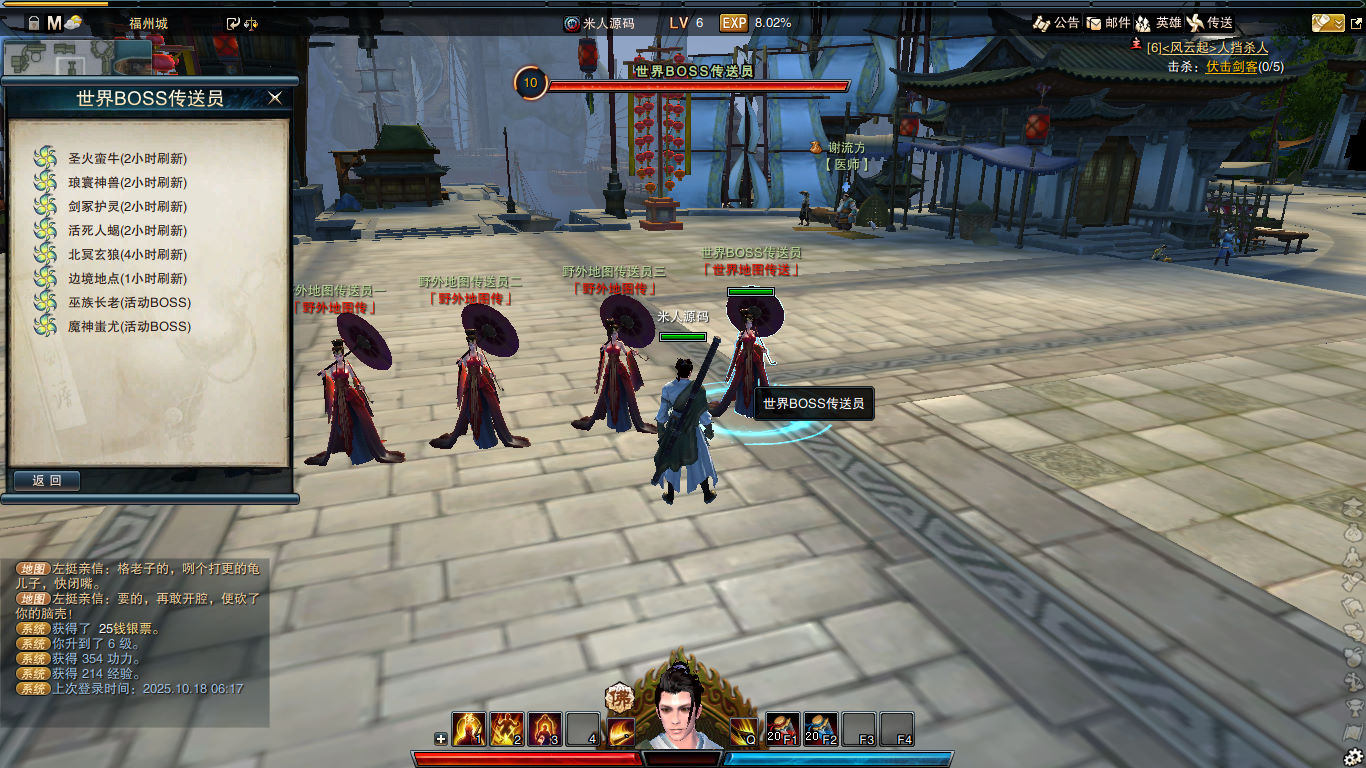The width and height of the screenshot is (1366, 768).
Task: Activate the skill in hotbar slot 1
Action: point(469,729)
